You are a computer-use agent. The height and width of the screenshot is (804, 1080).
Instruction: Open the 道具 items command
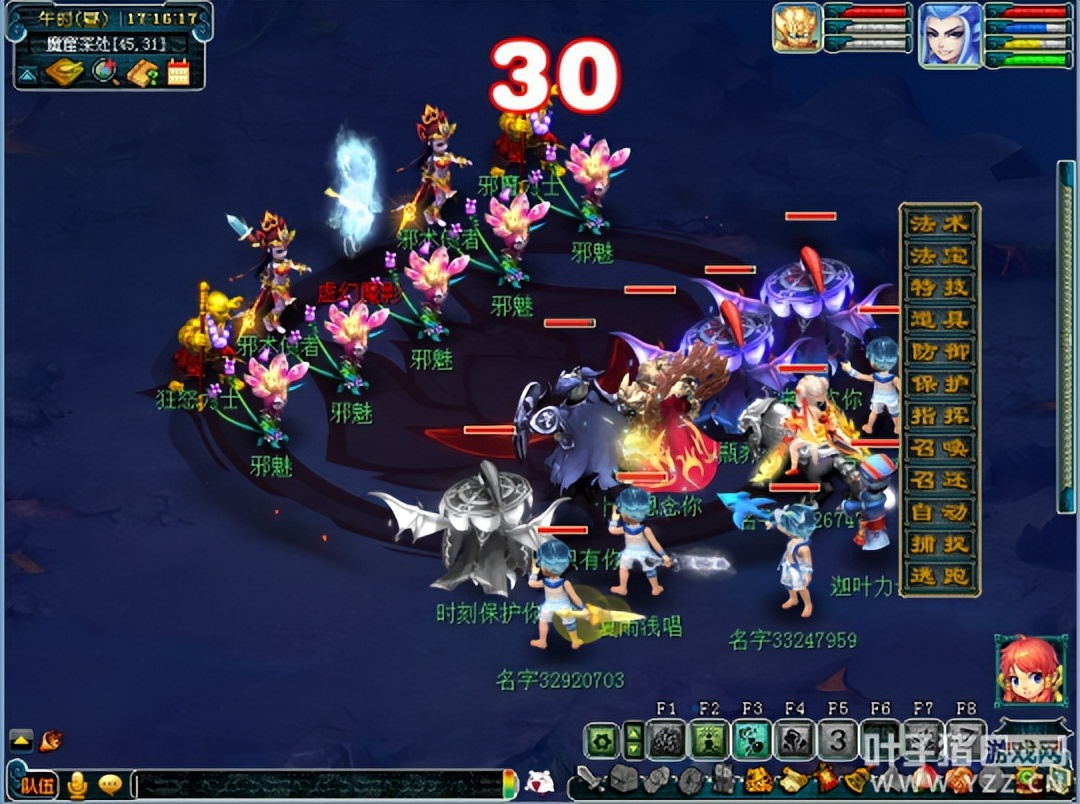(x=939, y=320)
